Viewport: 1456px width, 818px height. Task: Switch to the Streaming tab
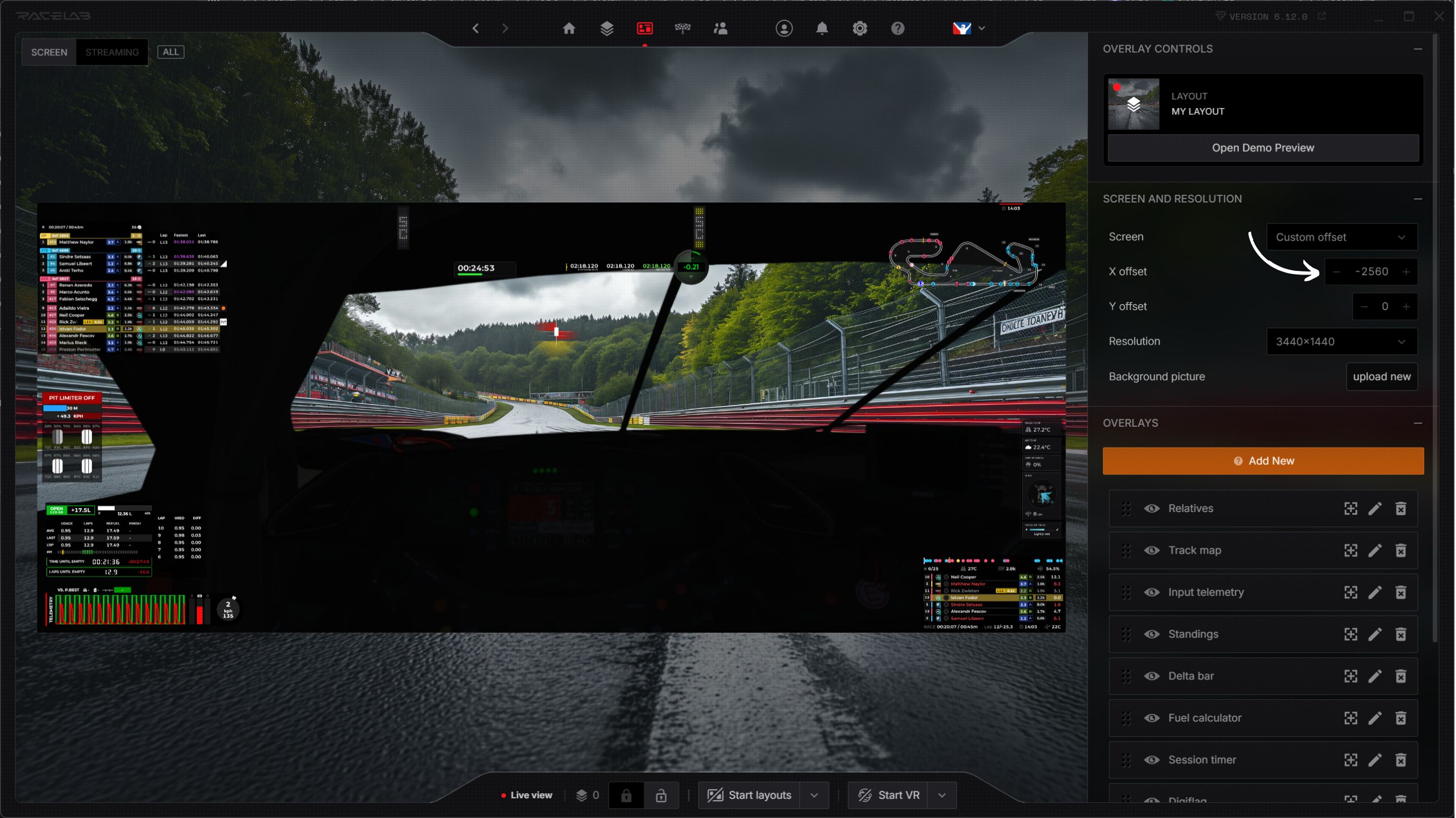click(x=112, y=52)
